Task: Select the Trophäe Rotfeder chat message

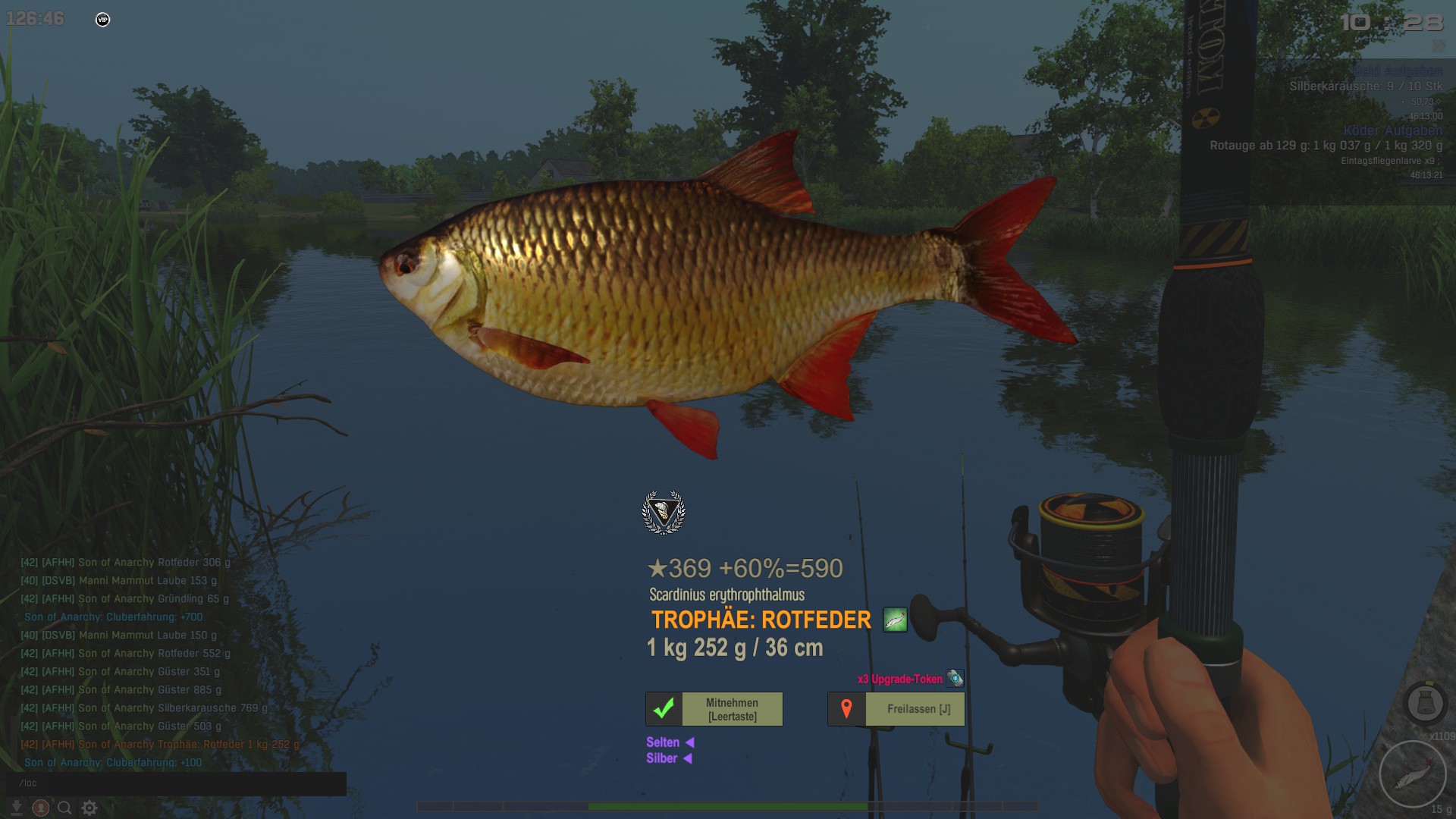Action: coord(160,745)
